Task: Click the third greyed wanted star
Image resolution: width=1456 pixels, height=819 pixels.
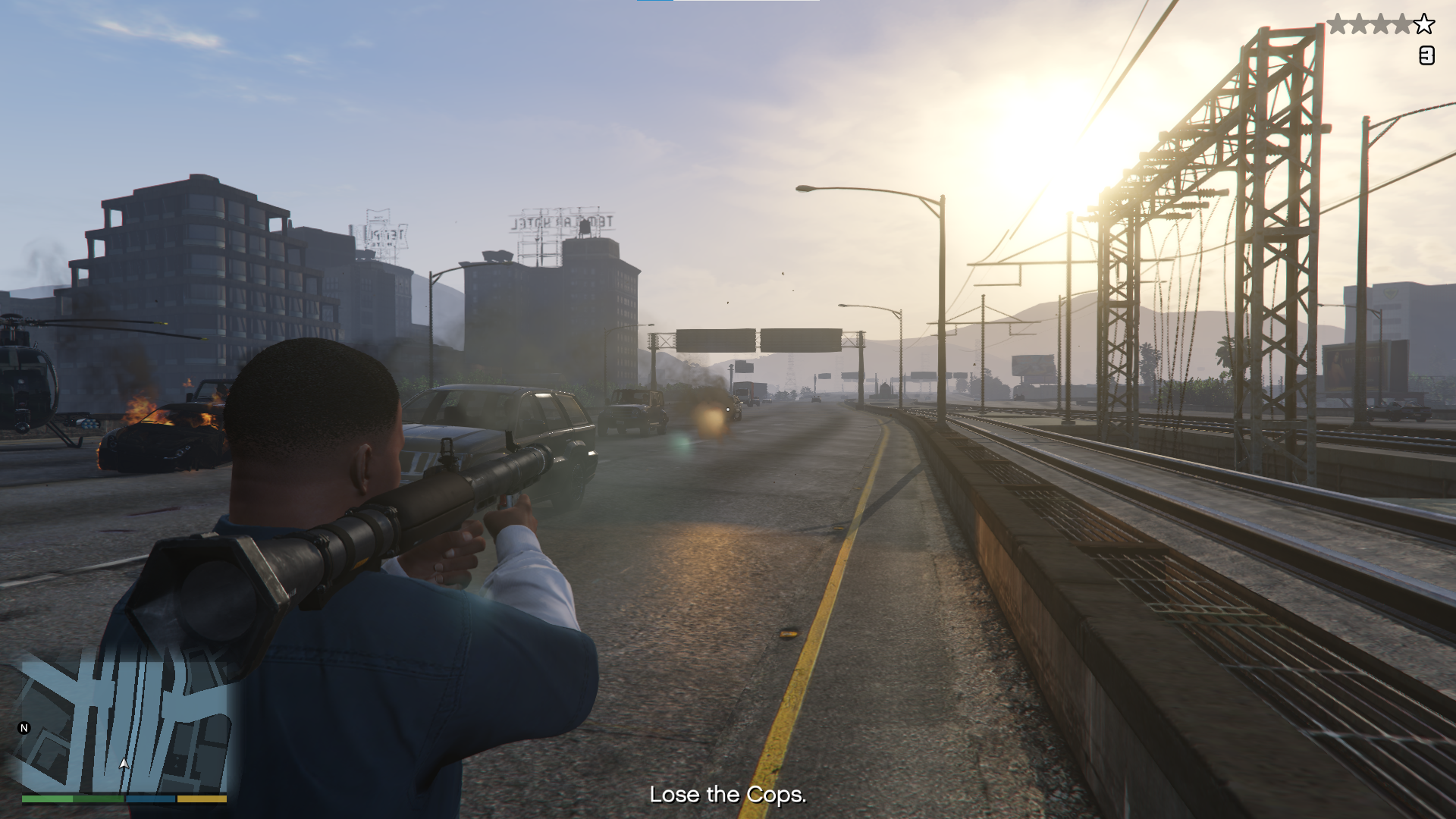Action: tap(1380, 24)
